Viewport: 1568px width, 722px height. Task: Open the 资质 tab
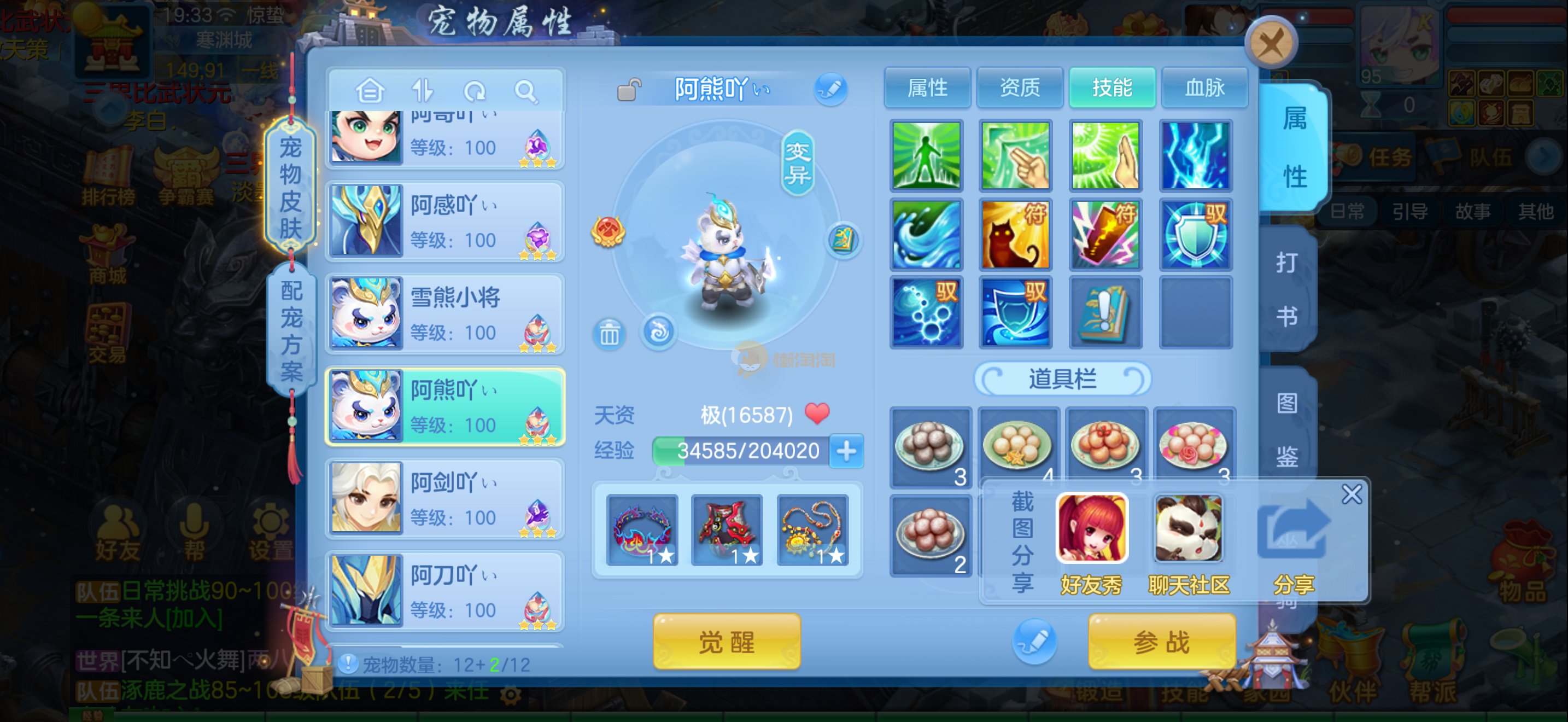(x=1020, y=88)
